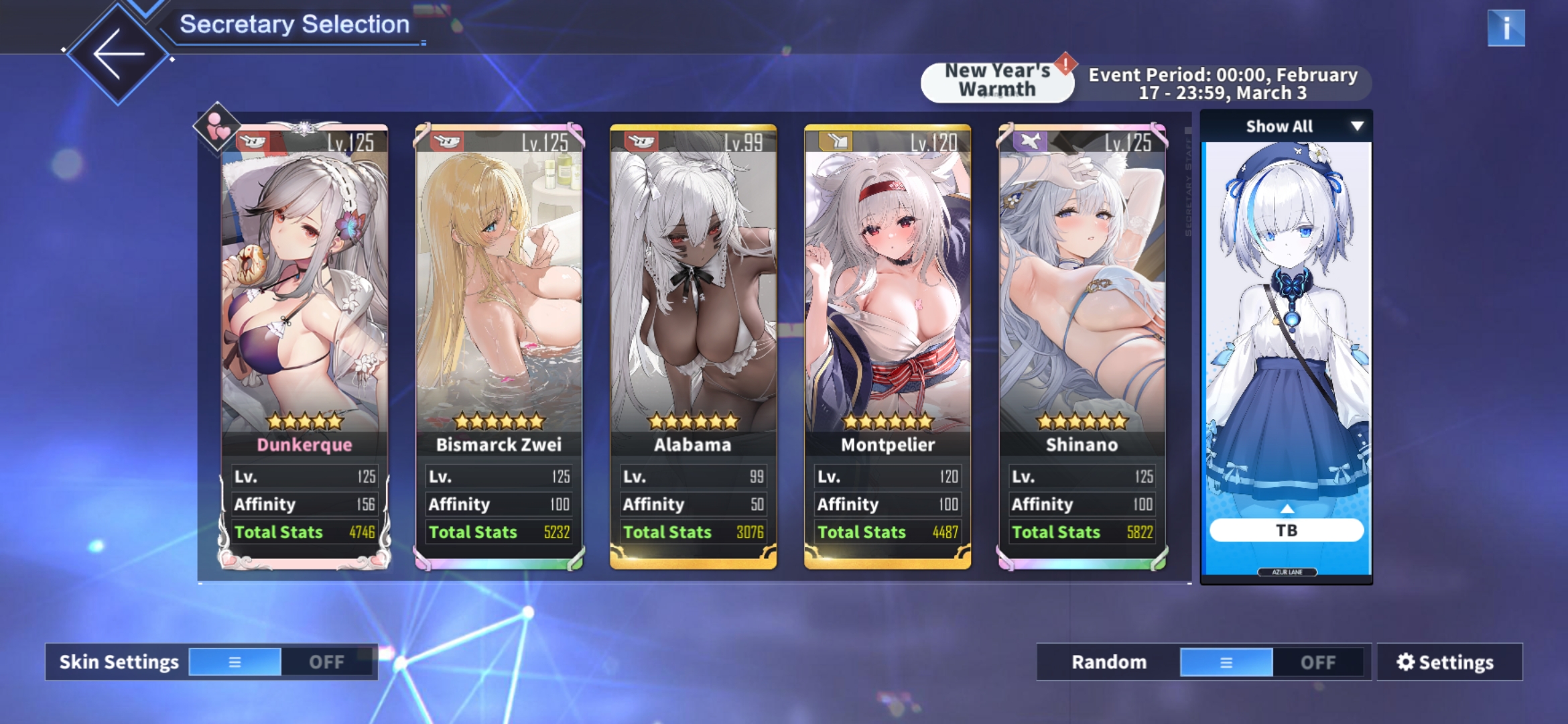
Task: Toggle the Random secretary switch
Action: tap(1272, 662)
